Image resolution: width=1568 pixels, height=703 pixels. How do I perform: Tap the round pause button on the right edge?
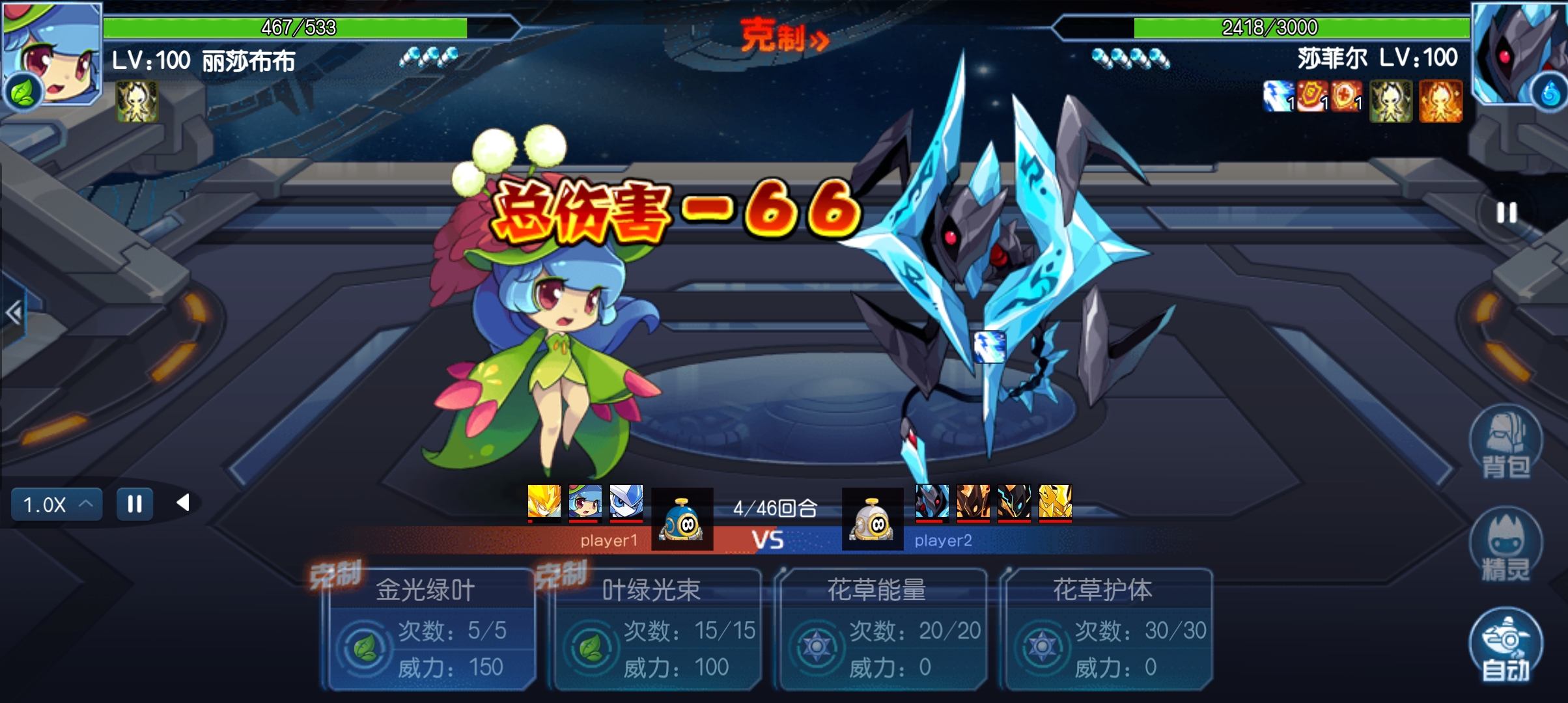tap(1507, 213)
